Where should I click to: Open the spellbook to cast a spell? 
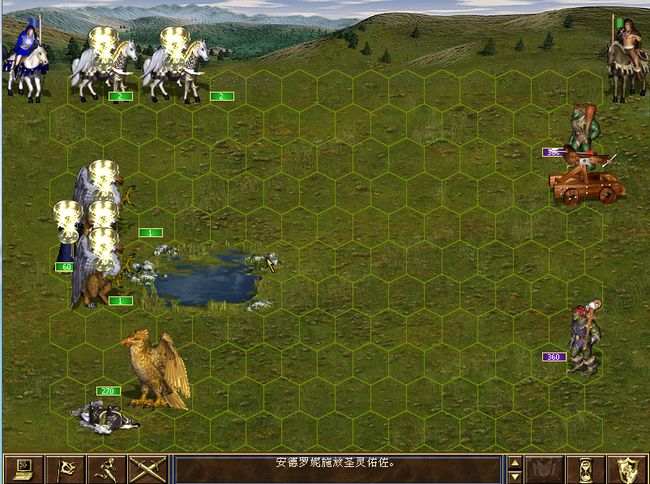[544, 468]
